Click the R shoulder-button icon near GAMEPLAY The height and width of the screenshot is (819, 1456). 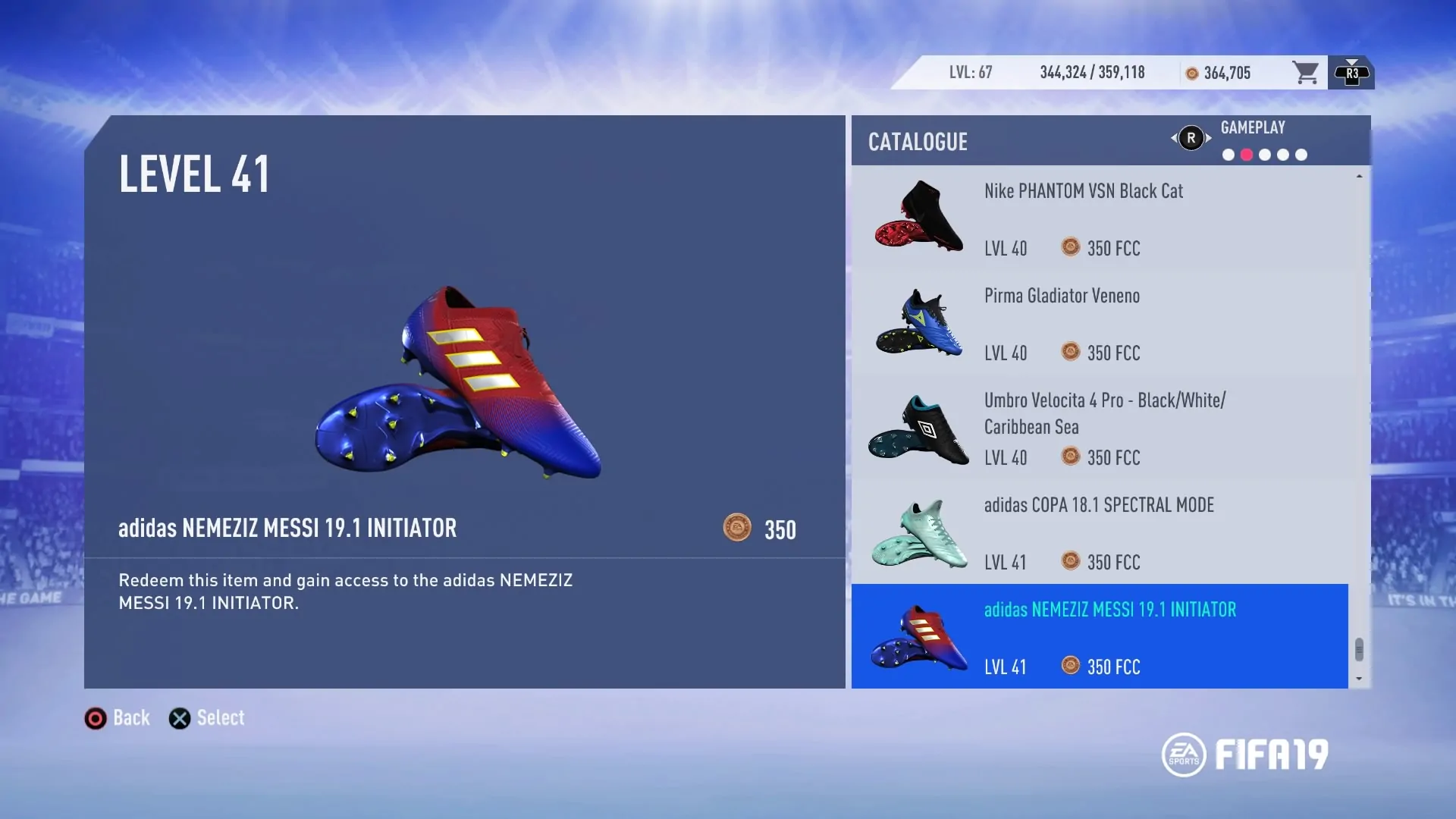tap(1191, 139)
